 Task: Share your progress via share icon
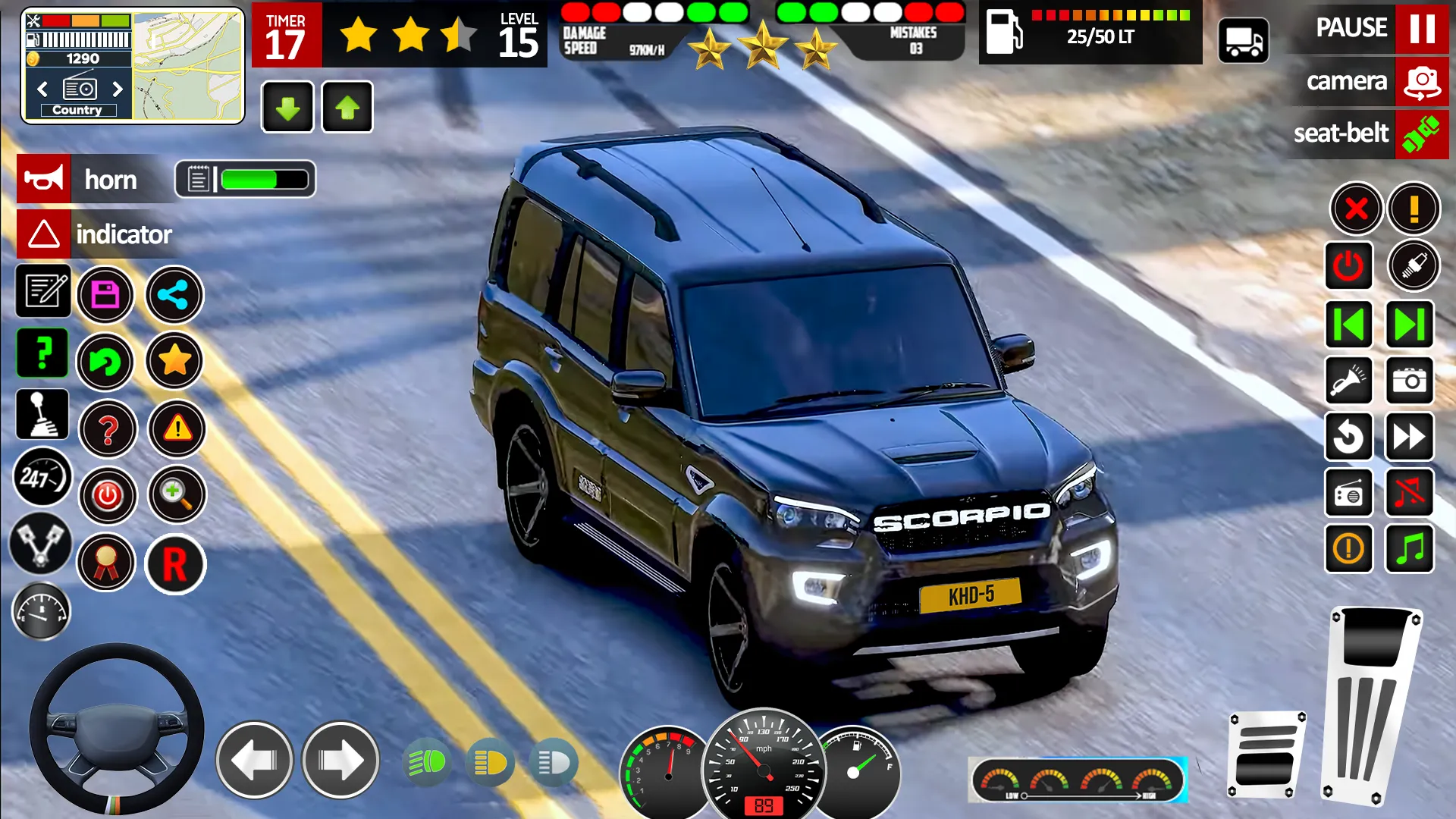pos(174,295)
